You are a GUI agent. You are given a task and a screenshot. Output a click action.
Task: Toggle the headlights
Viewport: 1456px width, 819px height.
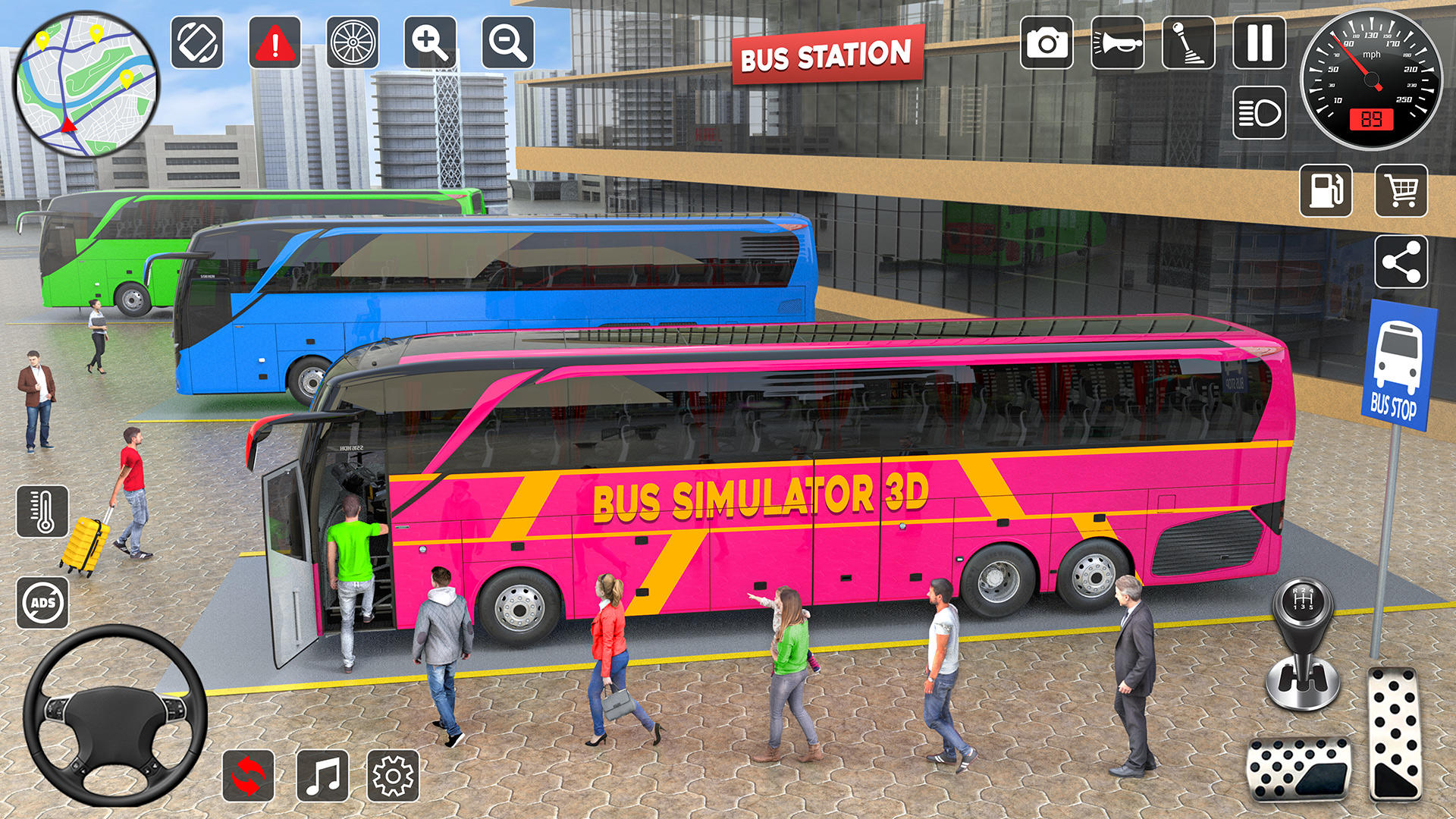(1258, 112)
